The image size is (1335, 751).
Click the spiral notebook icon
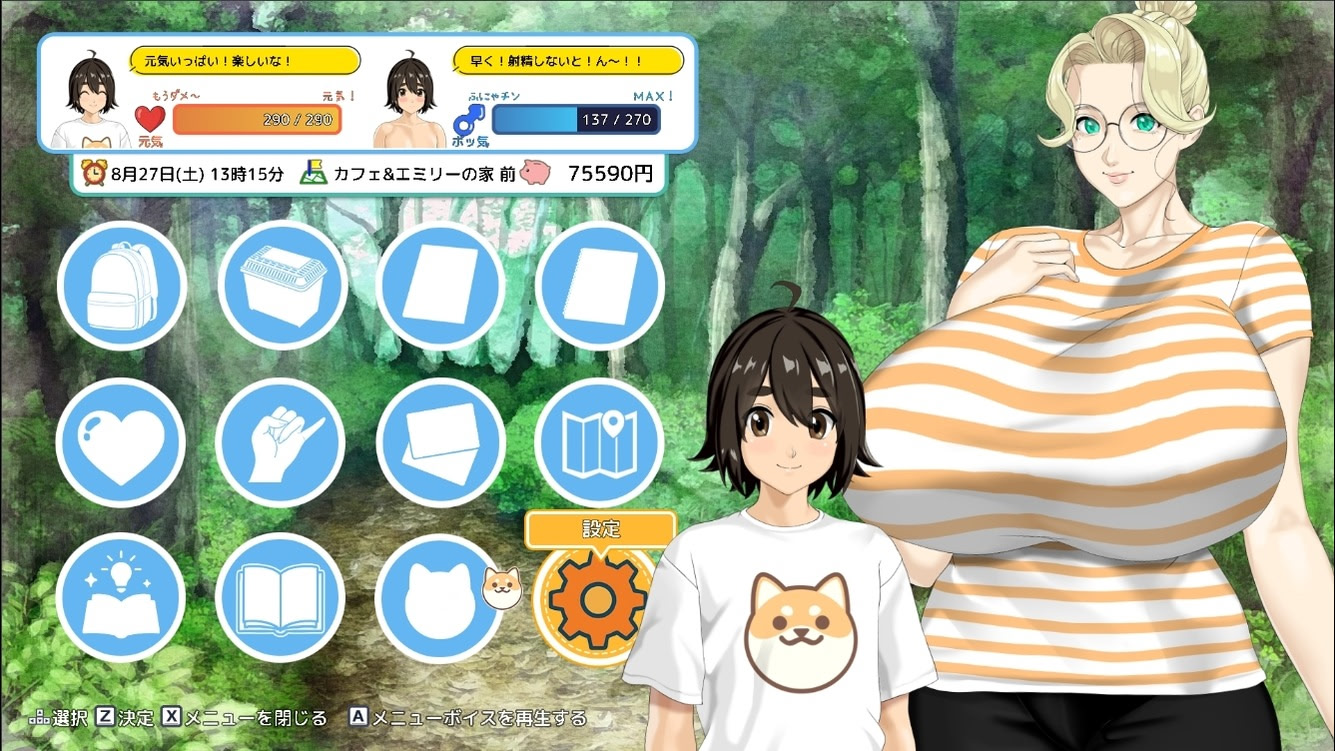(600, 285)
